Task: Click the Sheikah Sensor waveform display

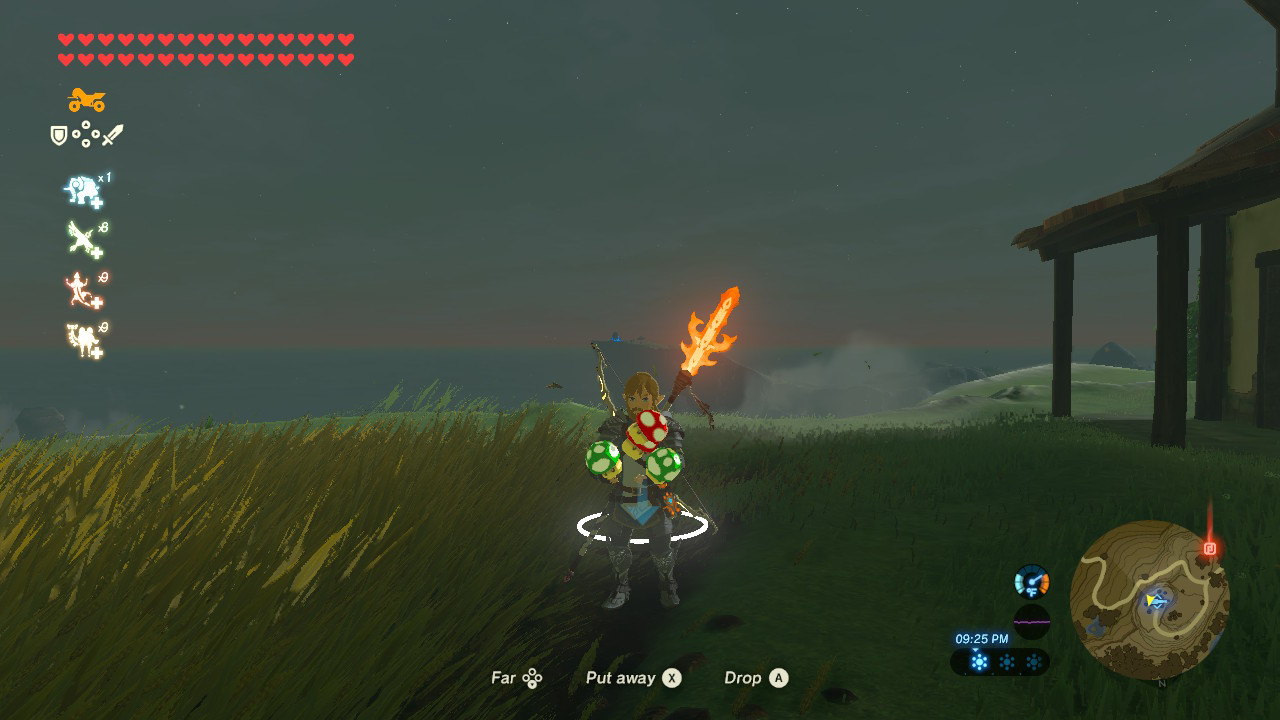Action: click(1033, 621)
